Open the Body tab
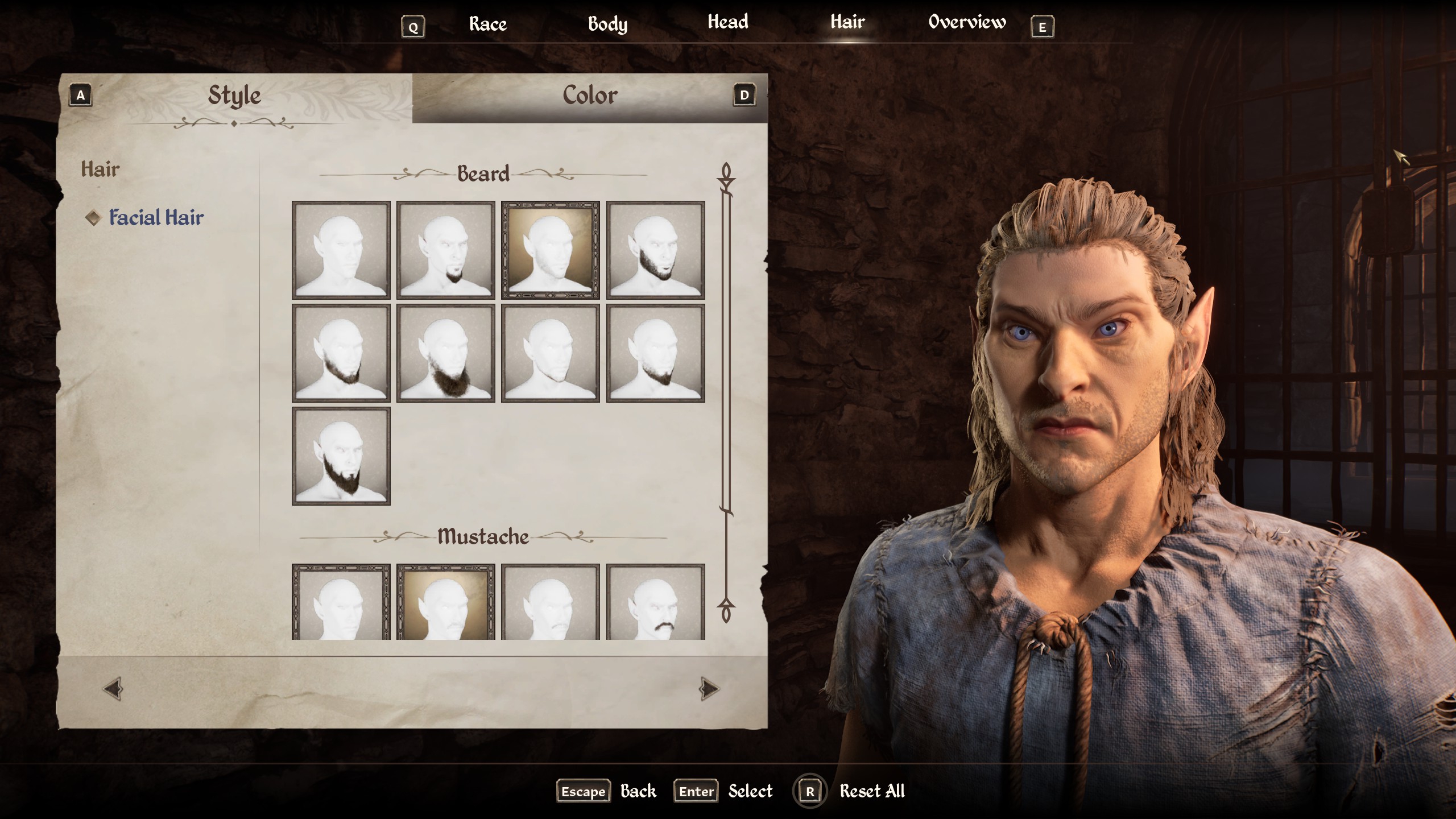The width and height of the screenshot is (1456, 819). (607, 24)
